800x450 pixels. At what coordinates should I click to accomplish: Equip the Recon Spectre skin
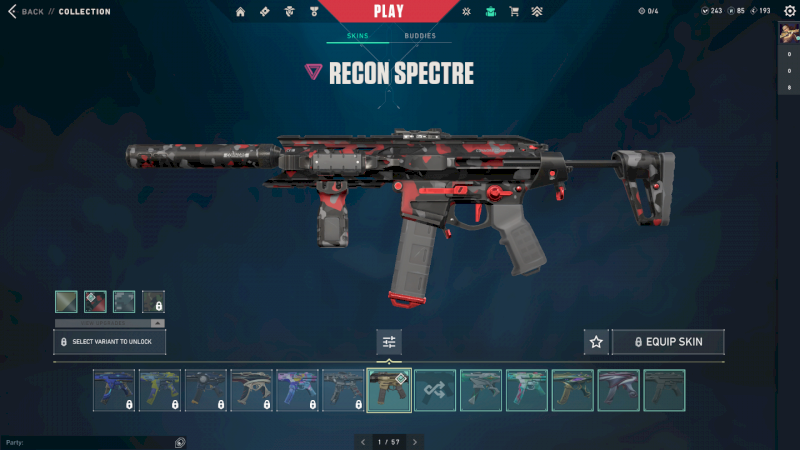tap(668, 342)
